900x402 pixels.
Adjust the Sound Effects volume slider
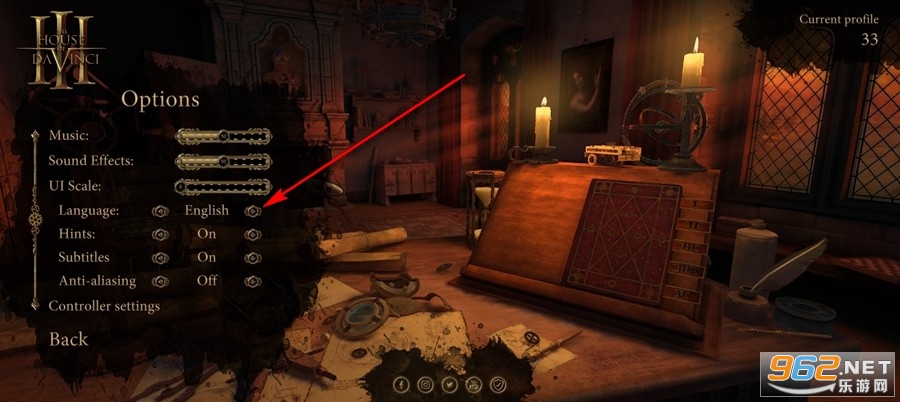pyautogui.click(x=223, y=160)
